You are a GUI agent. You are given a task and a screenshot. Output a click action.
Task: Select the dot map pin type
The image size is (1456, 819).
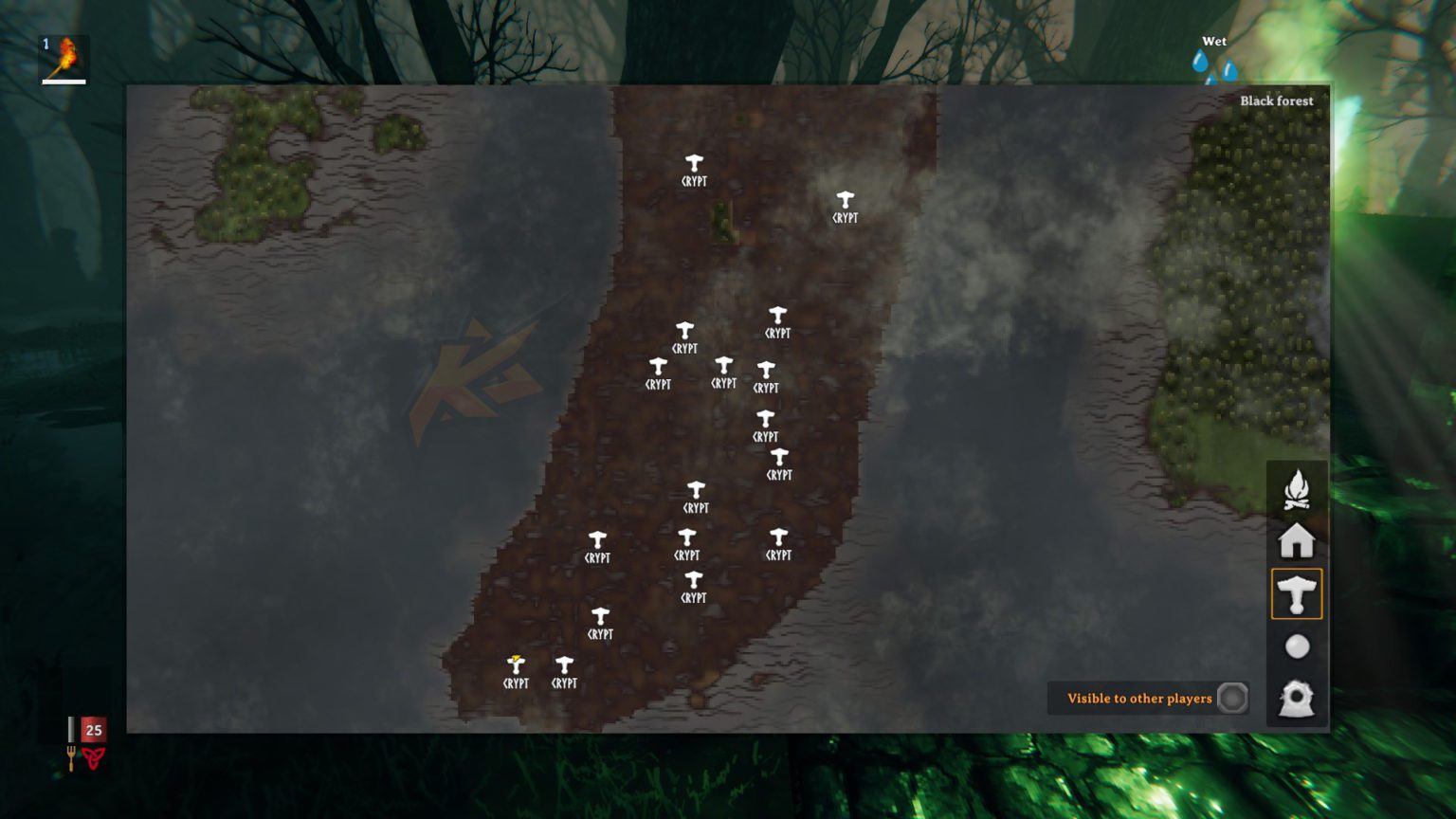point(1297,646)
